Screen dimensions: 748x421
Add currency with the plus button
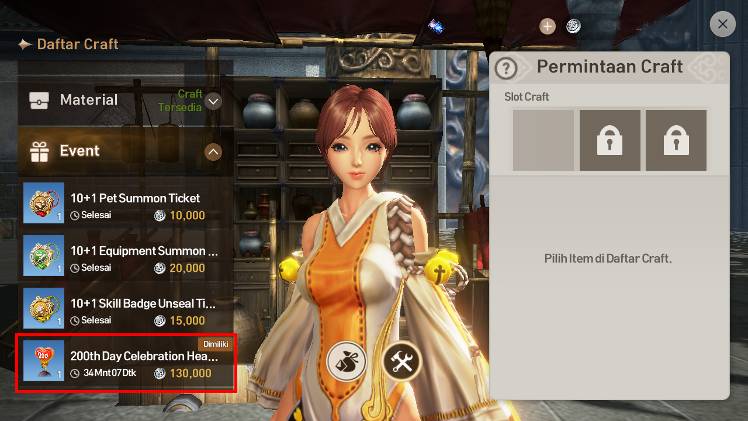pos(547,26)
